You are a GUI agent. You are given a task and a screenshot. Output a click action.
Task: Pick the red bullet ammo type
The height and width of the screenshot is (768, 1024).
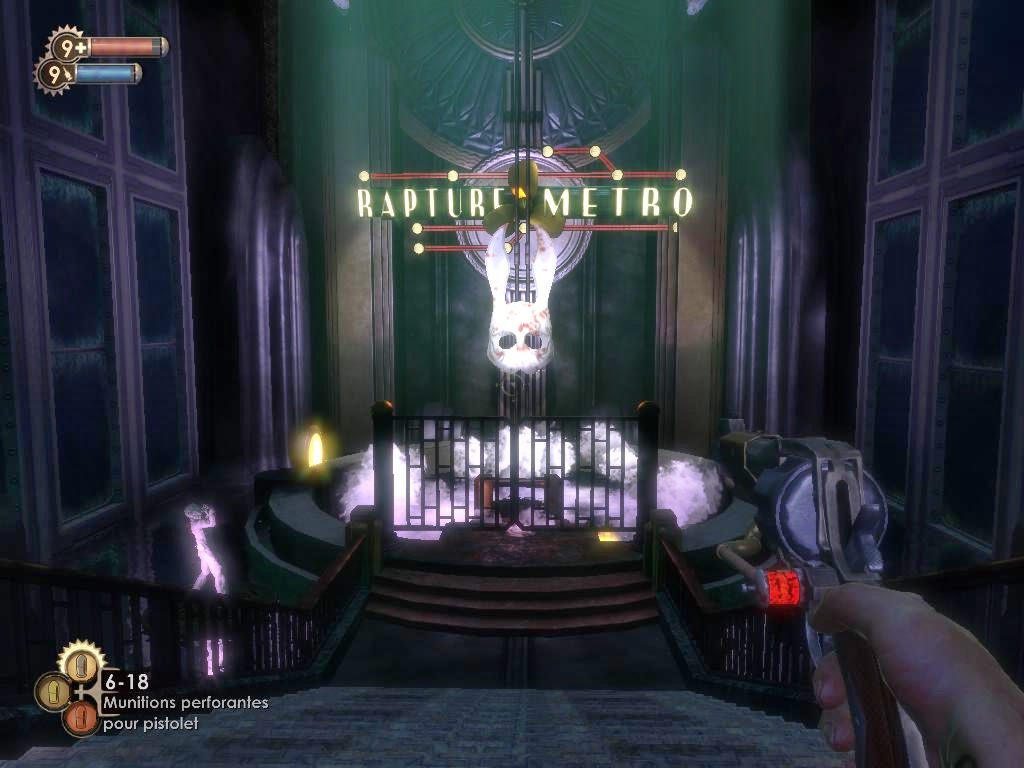click(x=80, y=719)
